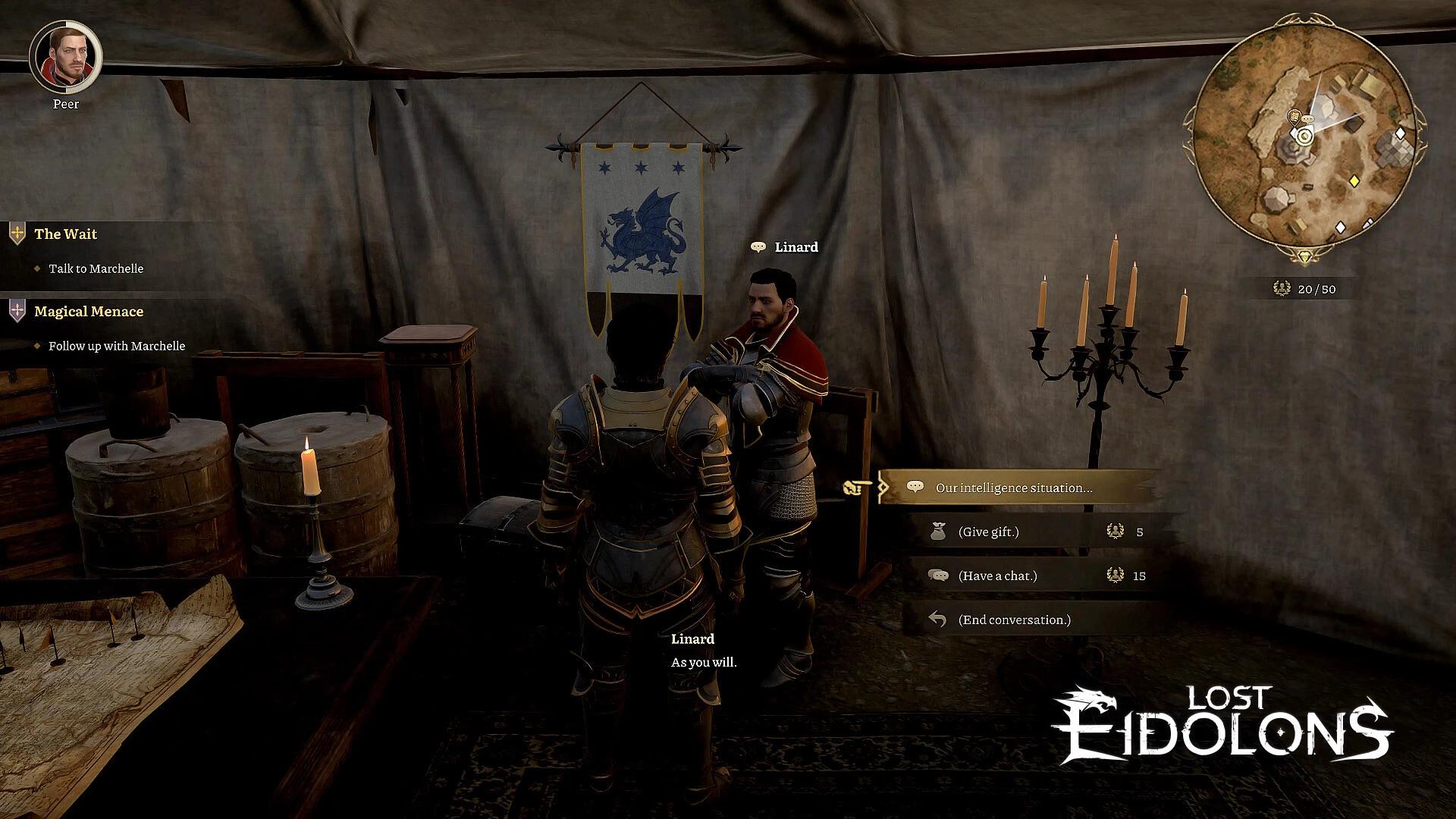The height and width of the screenshot is (819, 1456).
Task: Click the laurel cost icon next to Give gift
Action: 1114,532
